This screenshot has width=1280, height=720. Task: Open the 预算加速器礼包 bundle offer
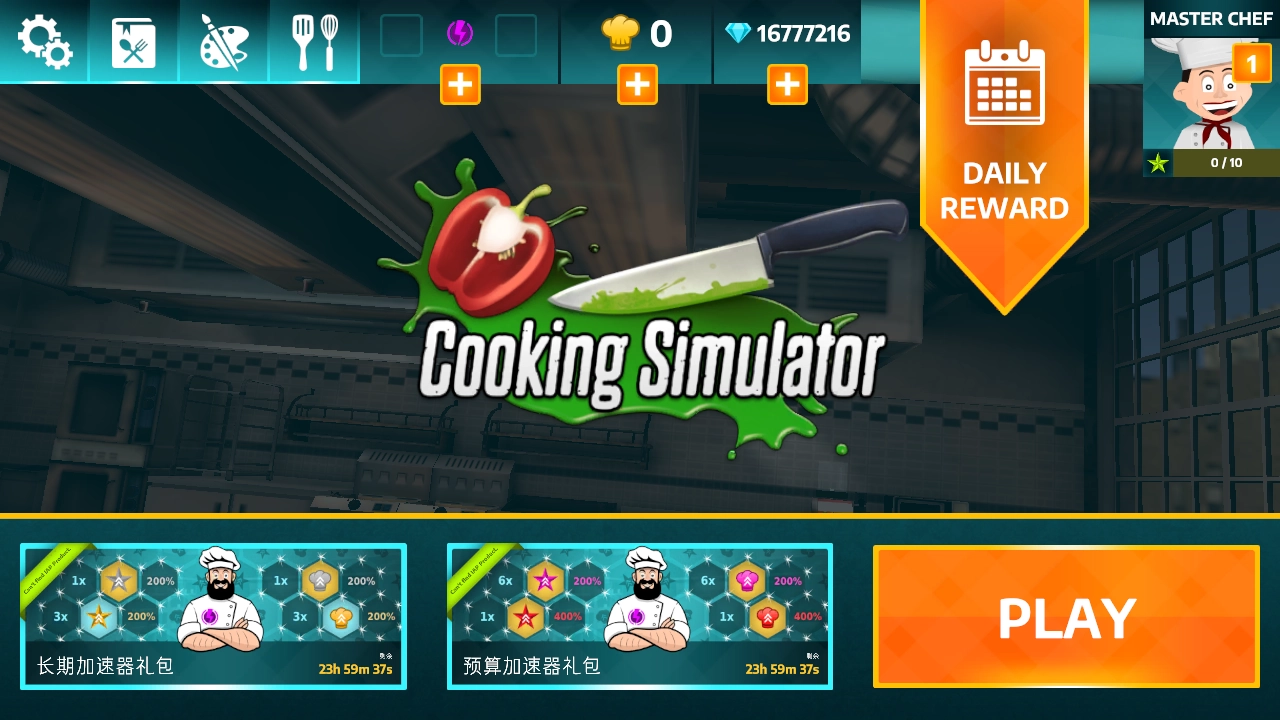coord(640,616)
